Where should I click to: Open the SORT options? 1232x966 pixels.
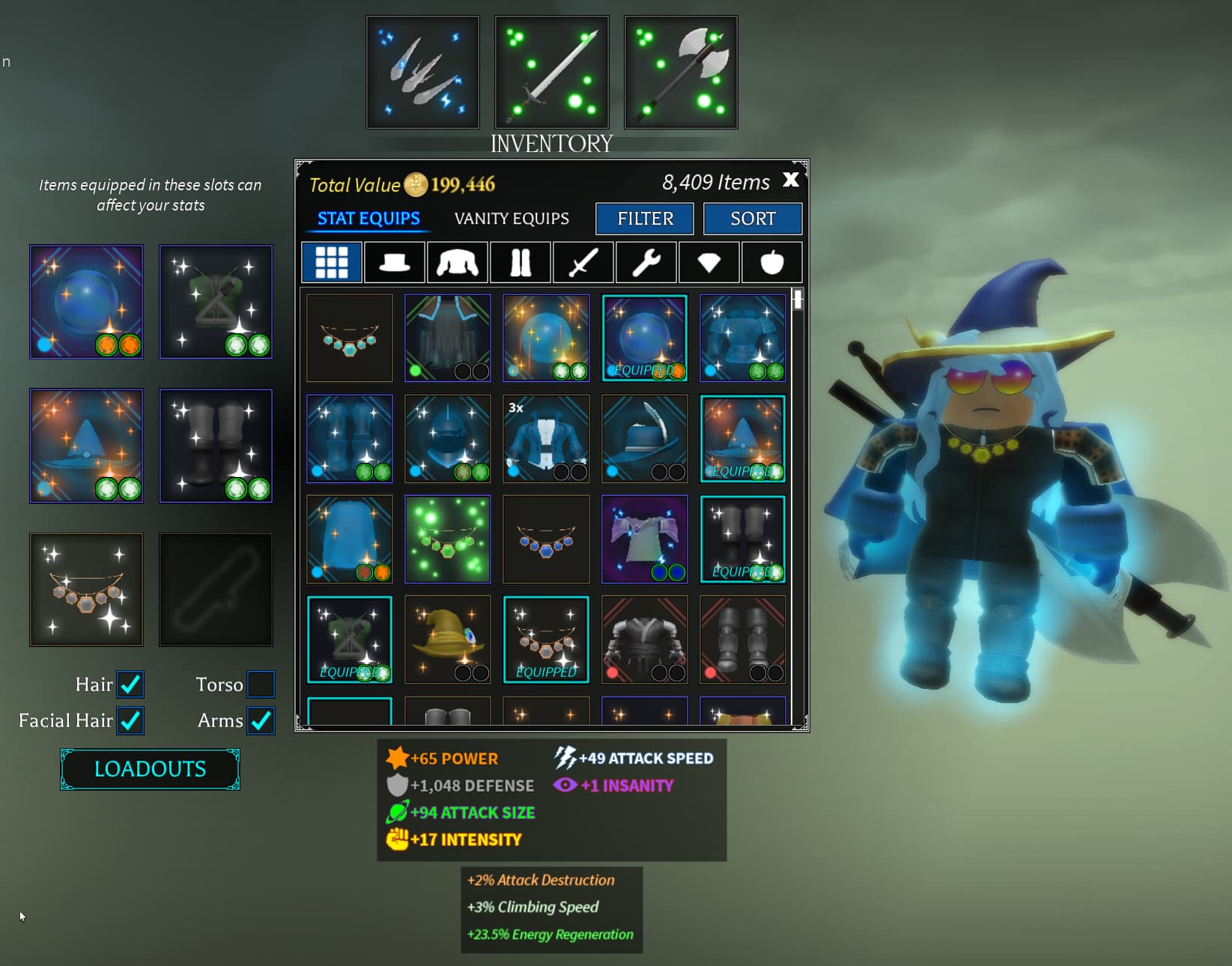753,219
